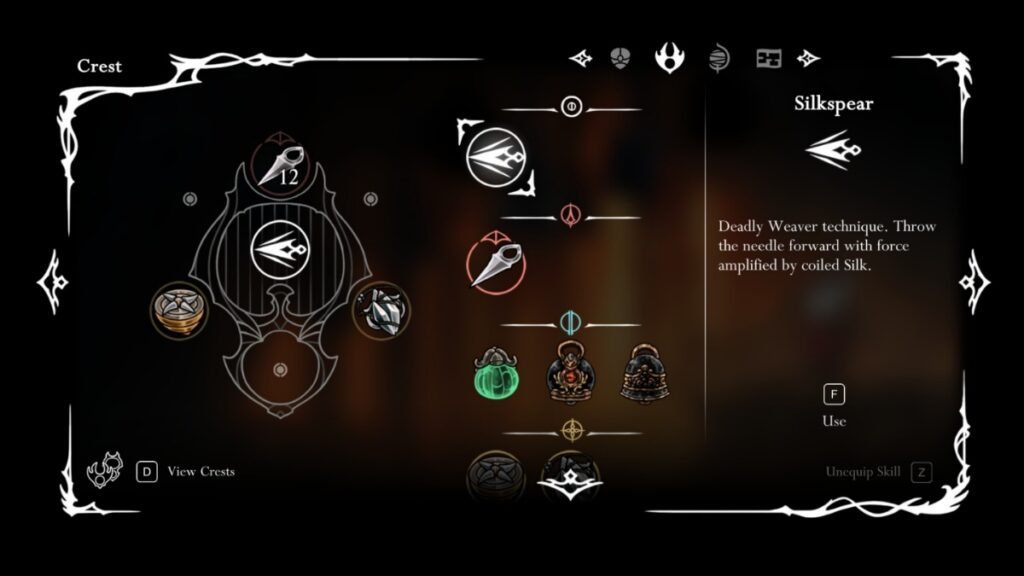This screenshot has width=1024, height=576.
Task: Switch to the map tab
Action: coord(768,58)
